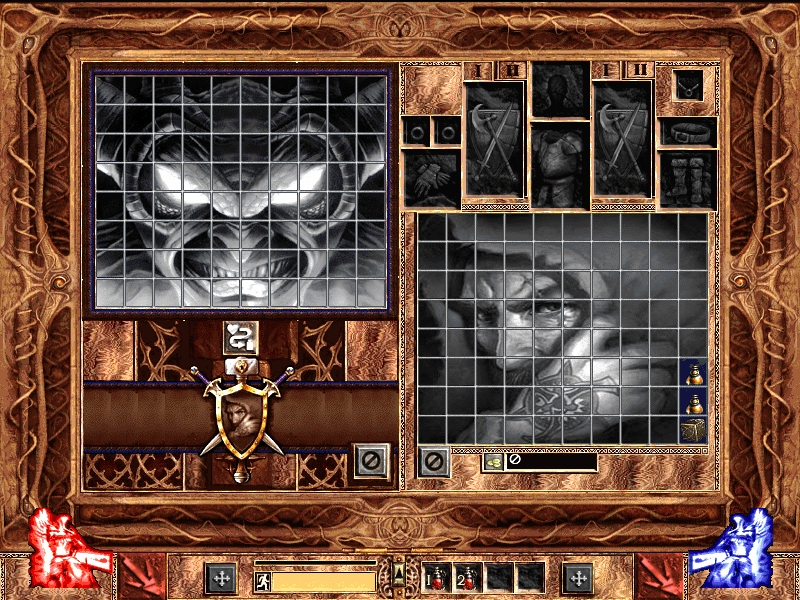The width and height of the screenshot is (800, 600).
Task: Use the belt potion numbered 1
Action: [440, 577]
